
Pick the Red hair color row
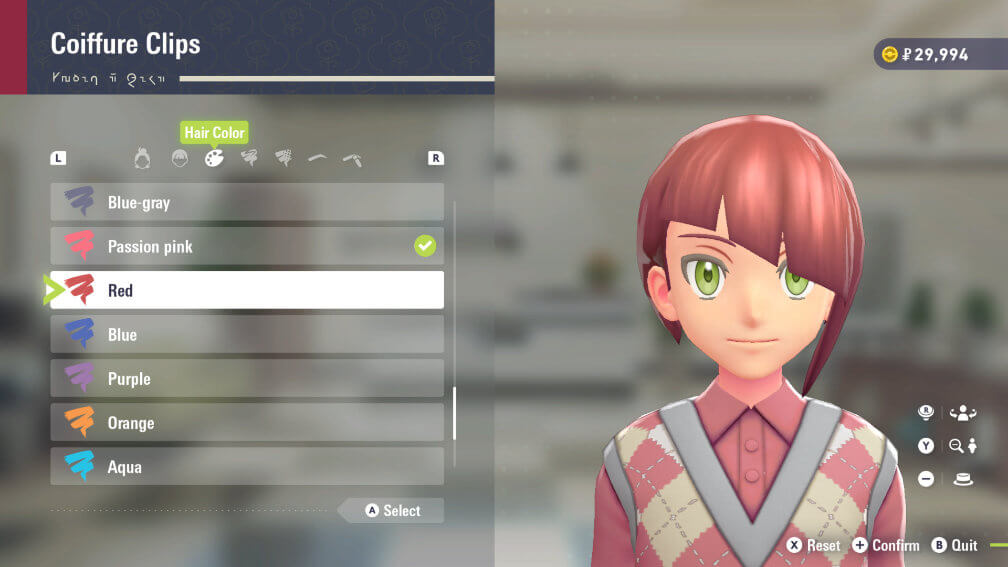click(247, 290)
